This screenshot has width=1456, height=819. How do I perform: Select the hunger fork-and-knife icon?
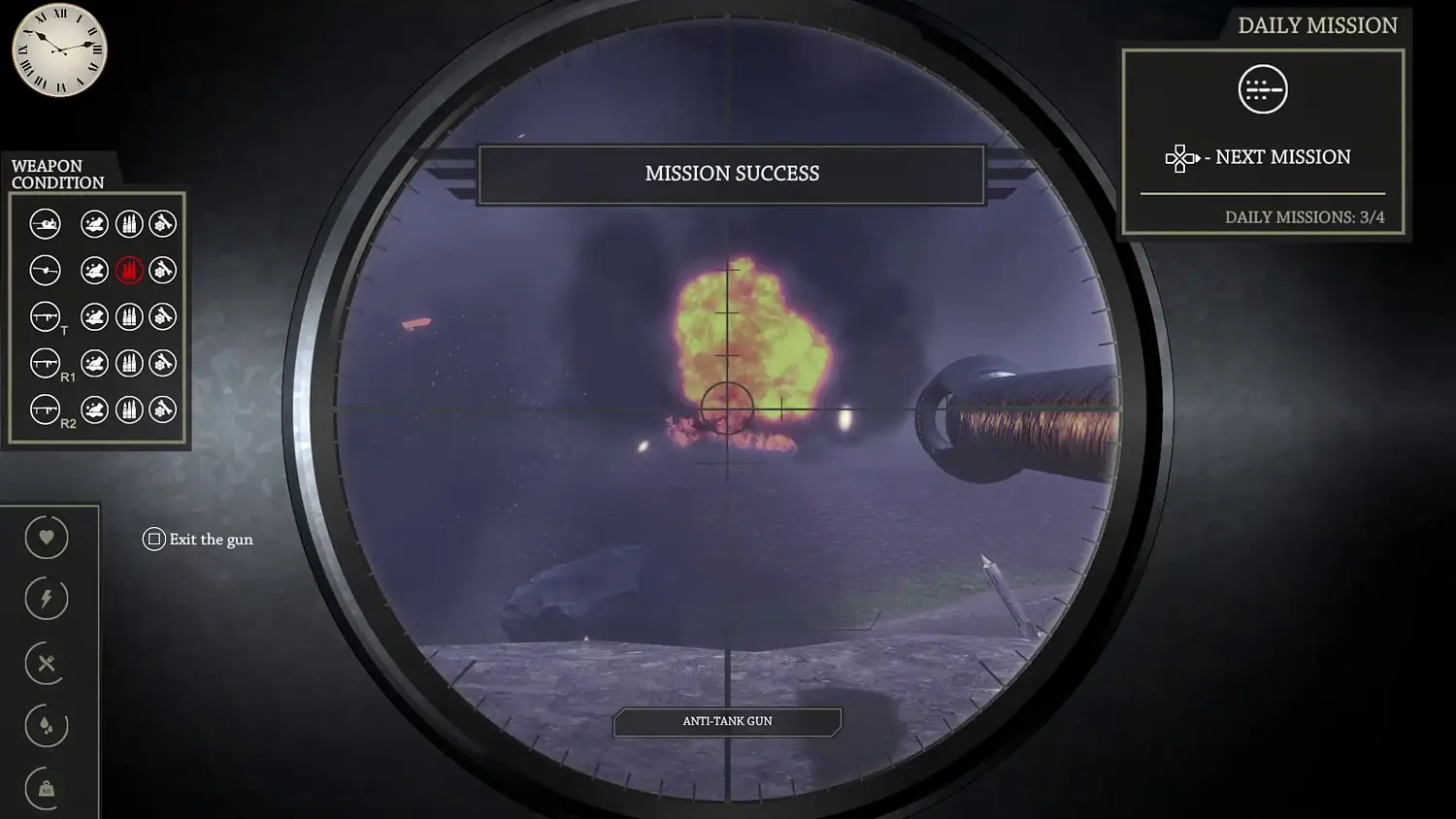point(45,664)
